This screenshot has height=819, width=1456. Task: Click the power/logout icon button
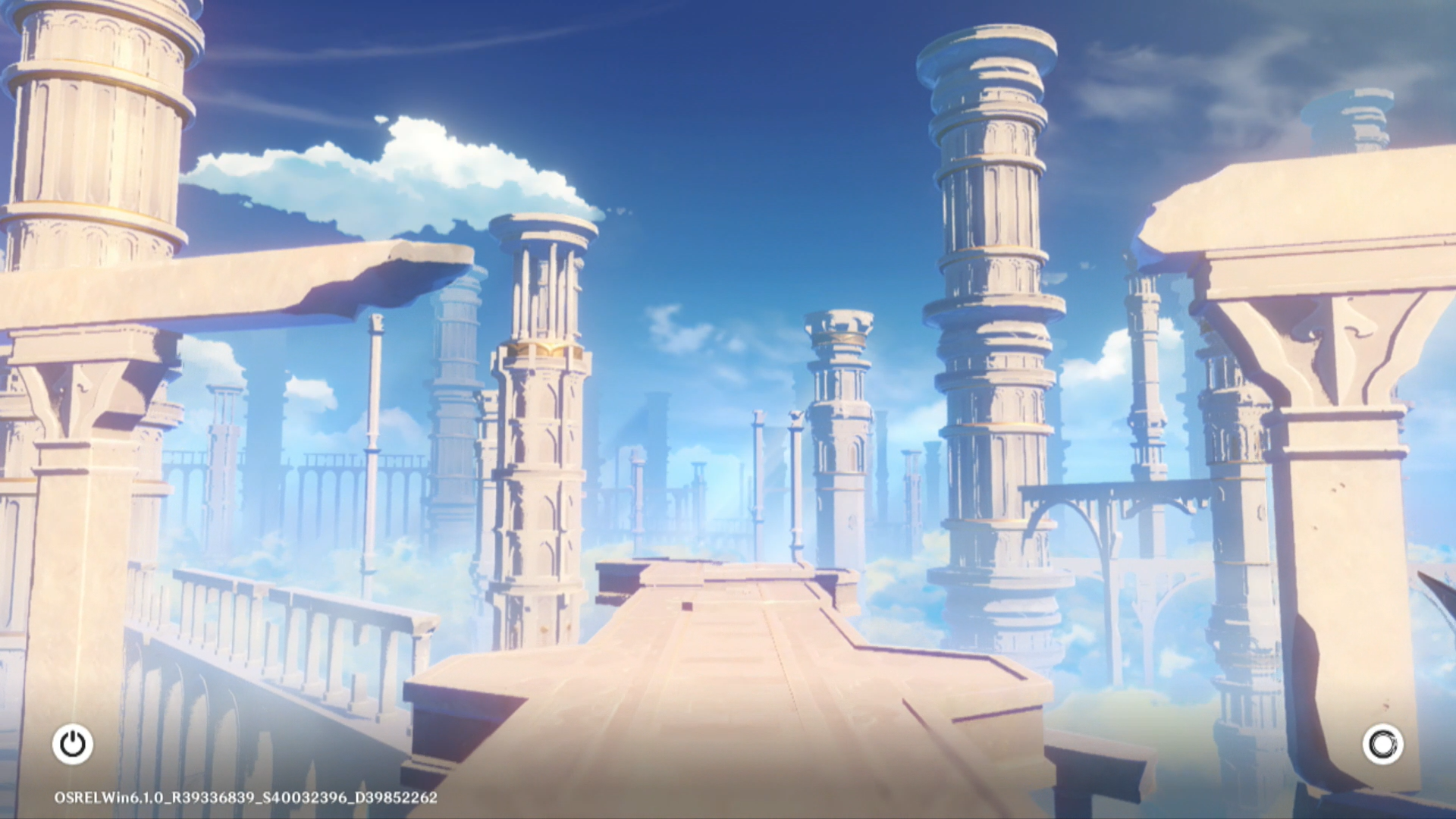click(x=73, y=744)
